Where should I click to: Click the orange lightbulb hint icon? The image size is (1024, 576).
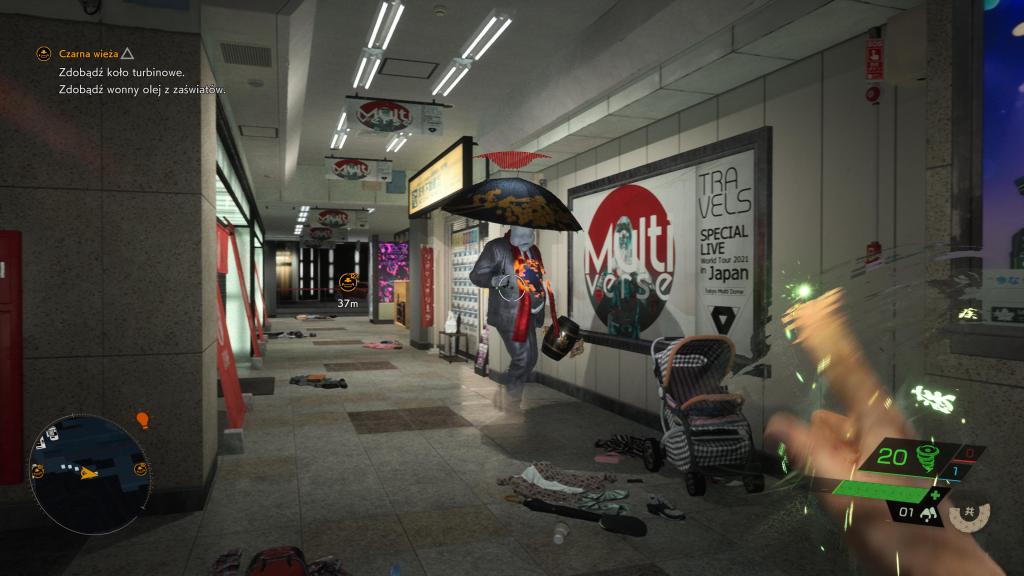(x=142, y=420)
